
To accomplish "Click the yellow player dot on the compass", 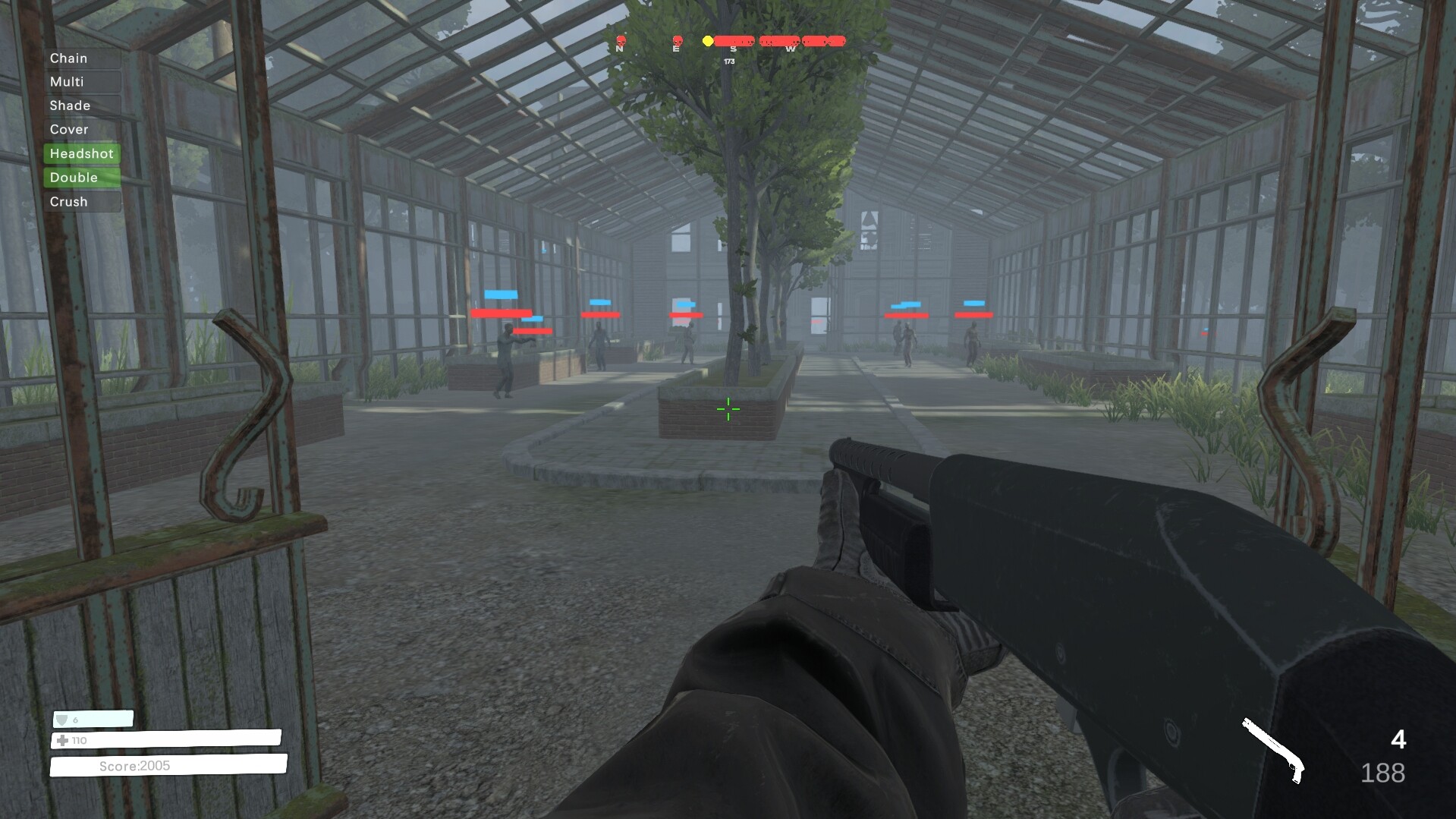I will 707,41.
